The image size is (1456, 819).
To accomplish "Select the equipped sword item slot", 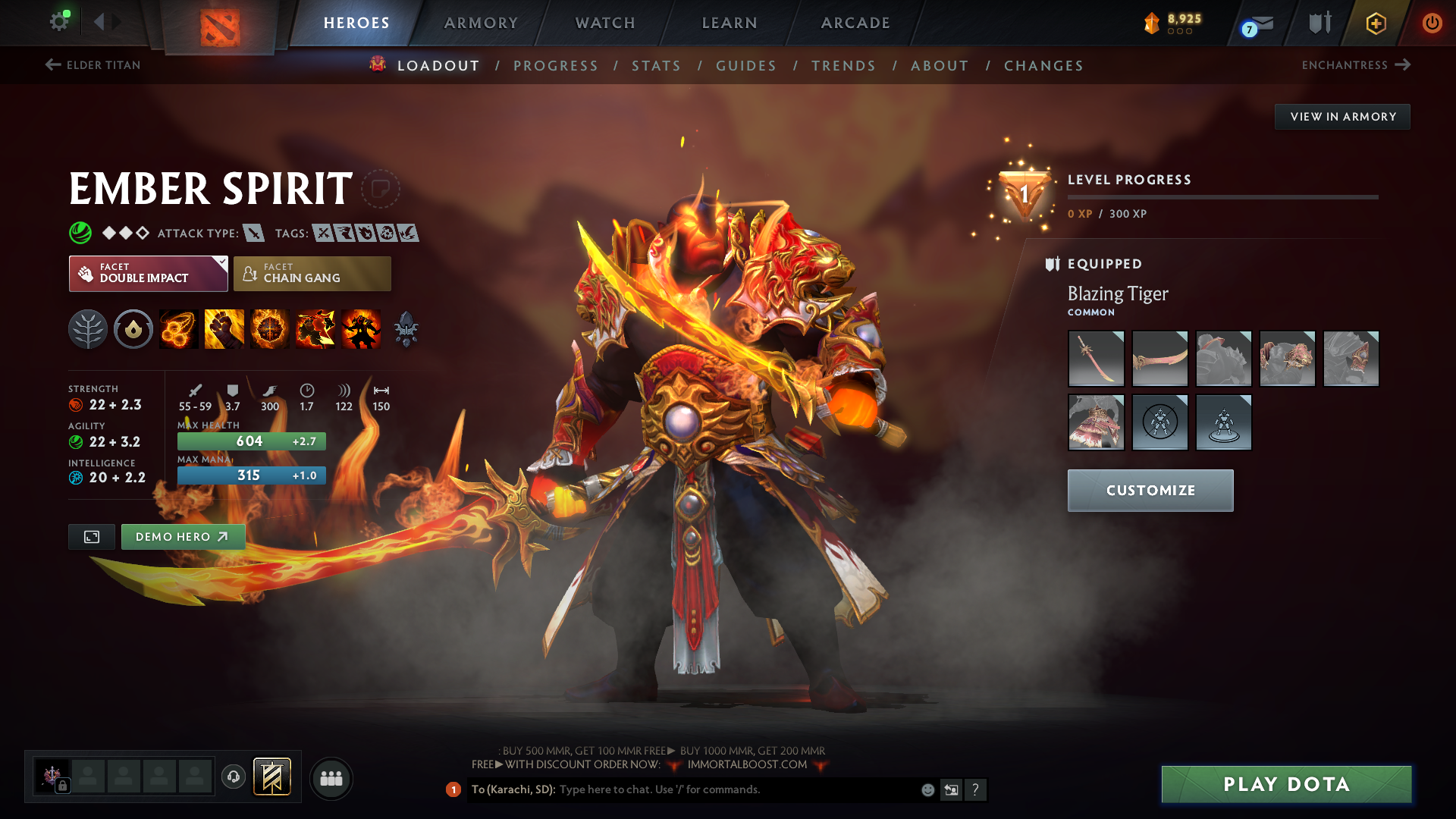I will coord(1096,359).
